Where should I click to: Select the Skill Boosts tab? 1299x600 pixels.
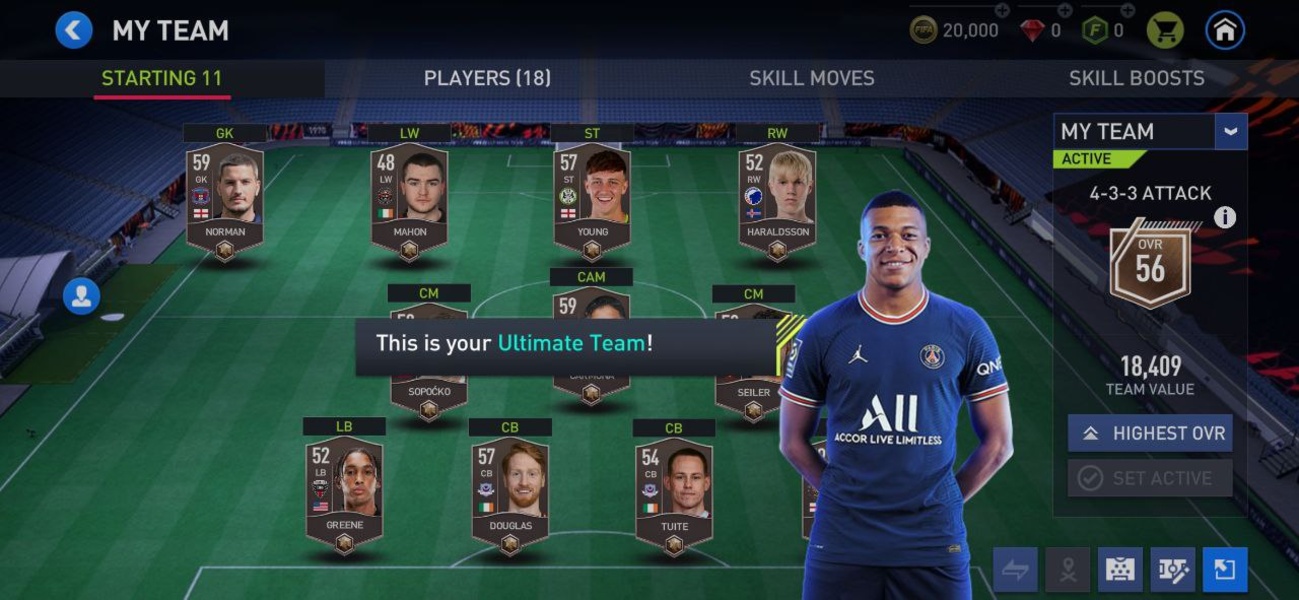point(1136,78)
